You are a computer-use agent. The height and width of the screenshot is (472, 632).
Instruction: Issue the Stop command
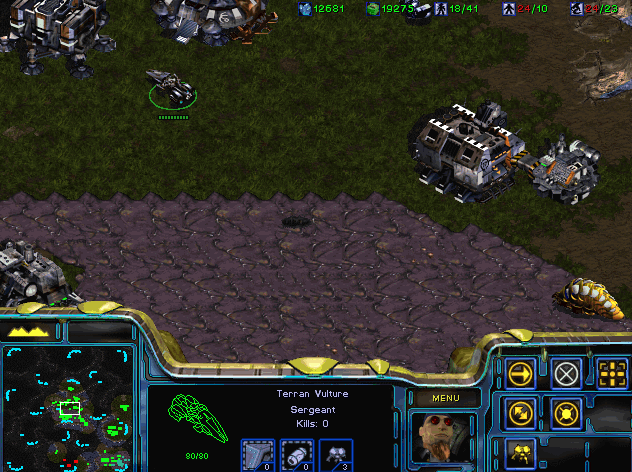point(566,374)
